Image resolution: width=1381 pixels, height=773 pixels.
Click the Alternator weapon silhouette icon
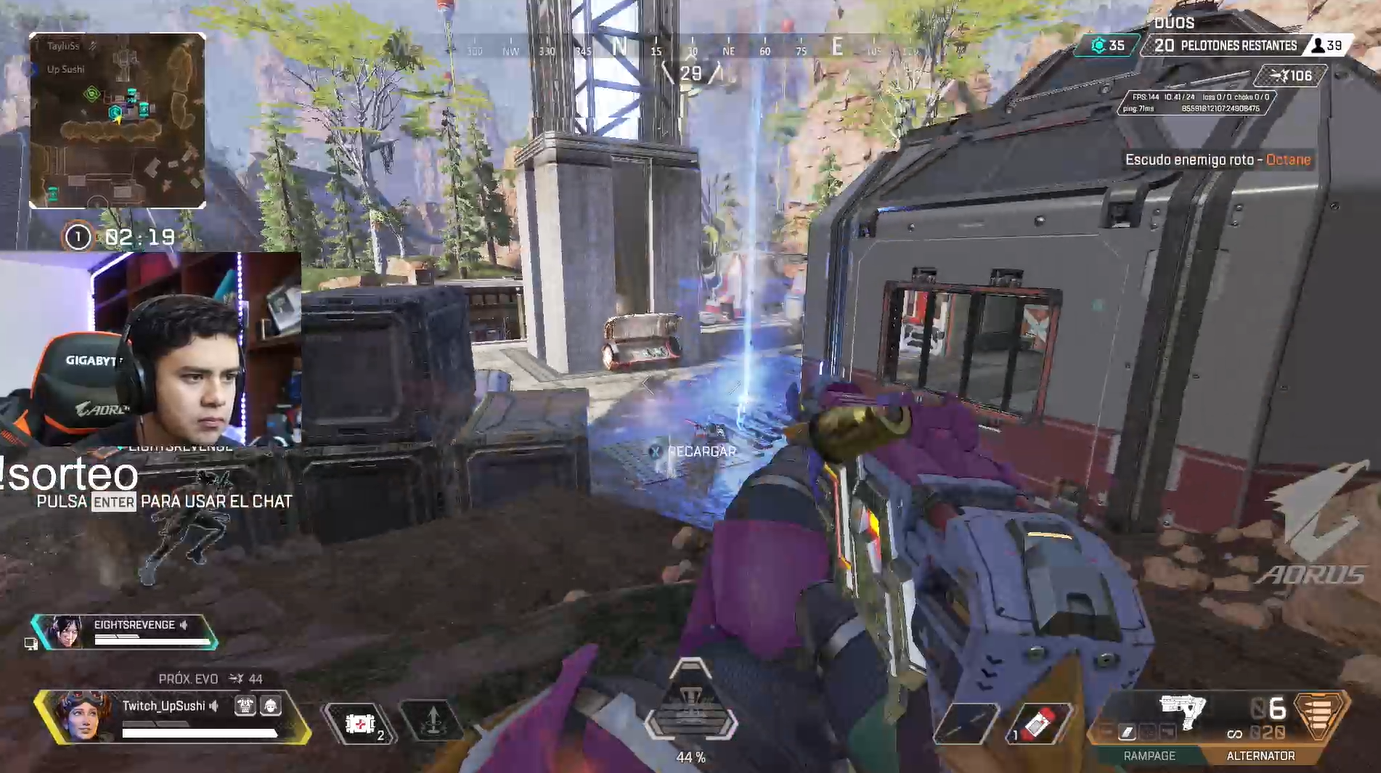[1182, 711]
